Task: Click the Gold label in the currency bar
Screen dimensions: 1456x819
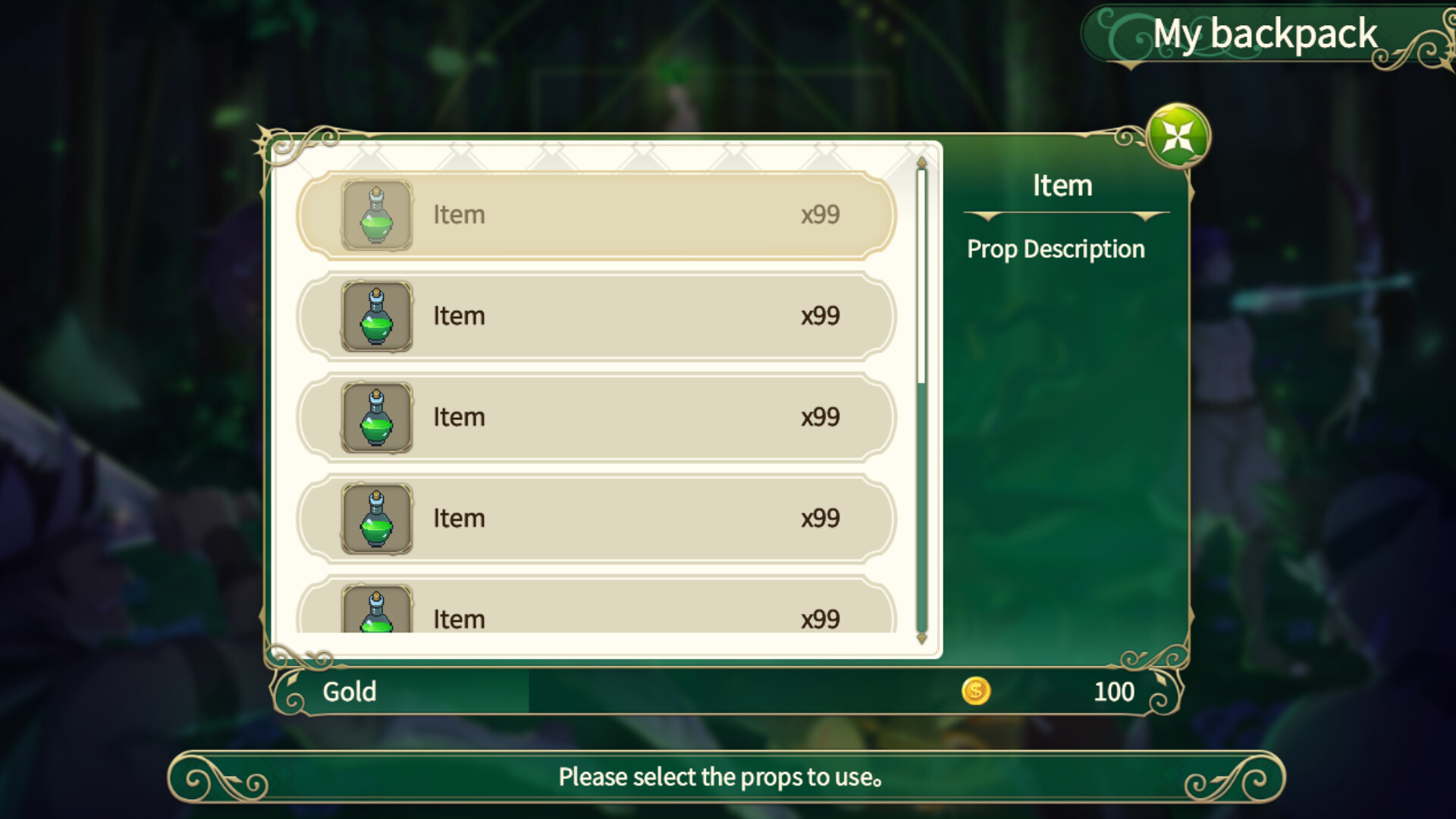Action: point(350,691)
